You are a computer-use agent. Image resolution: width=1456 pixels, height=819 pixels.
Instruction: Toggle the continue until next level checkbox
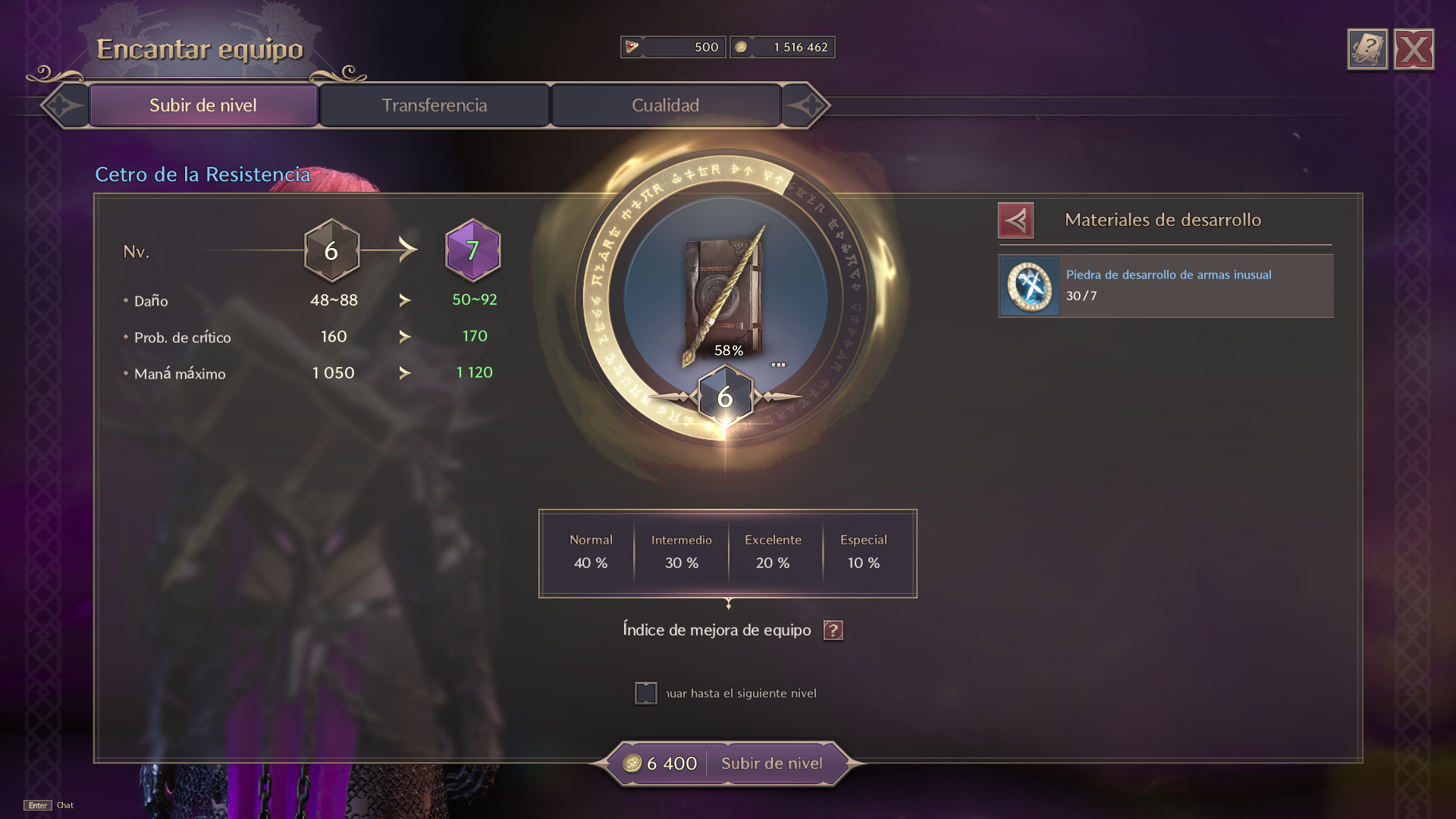click(x=646, y=693)
